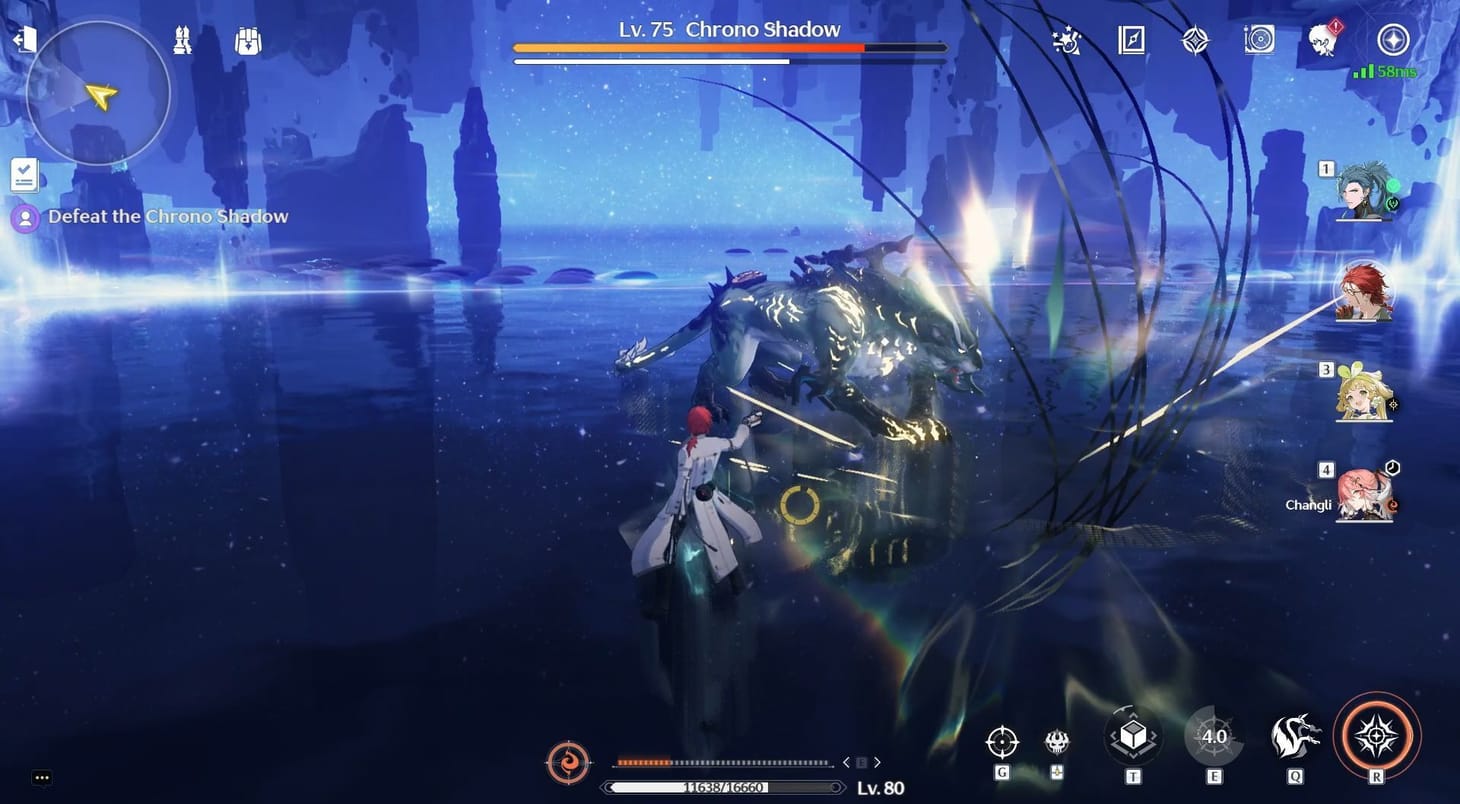1460x804 pixels.
Task: Click the character icon with red alert badge
Action: tap(1323, 40)
